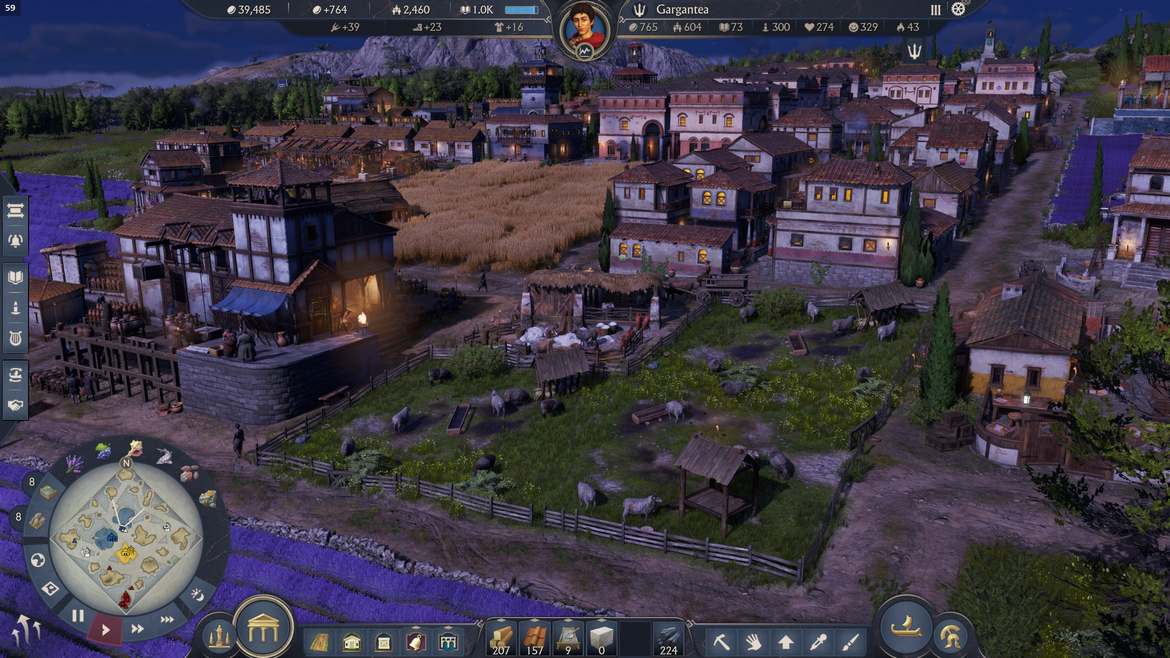
Task: Select the wheat field build category
Action: 320,641
